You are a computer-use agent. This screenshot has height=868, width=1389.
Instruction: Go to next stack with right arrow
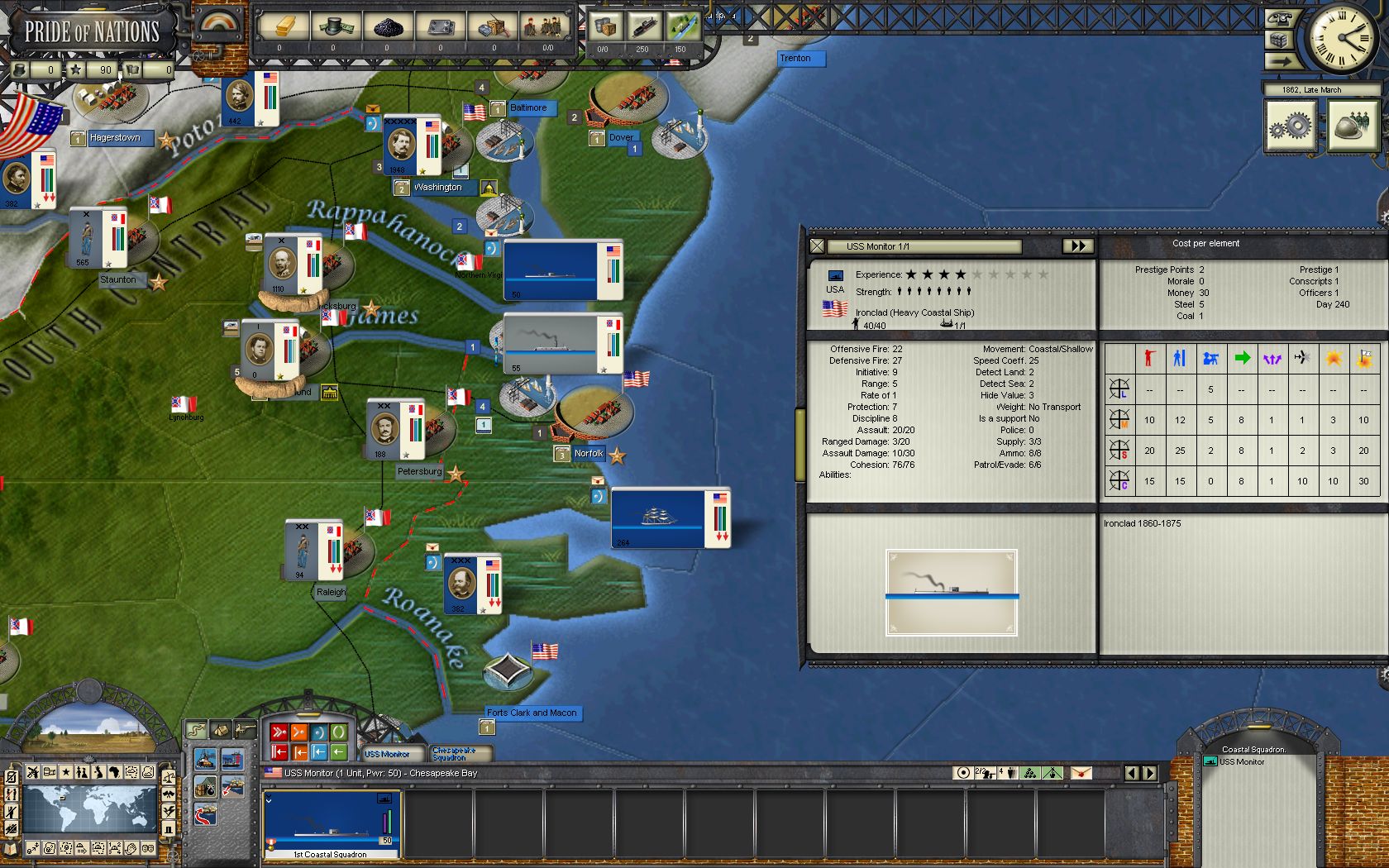point(1149,774)
